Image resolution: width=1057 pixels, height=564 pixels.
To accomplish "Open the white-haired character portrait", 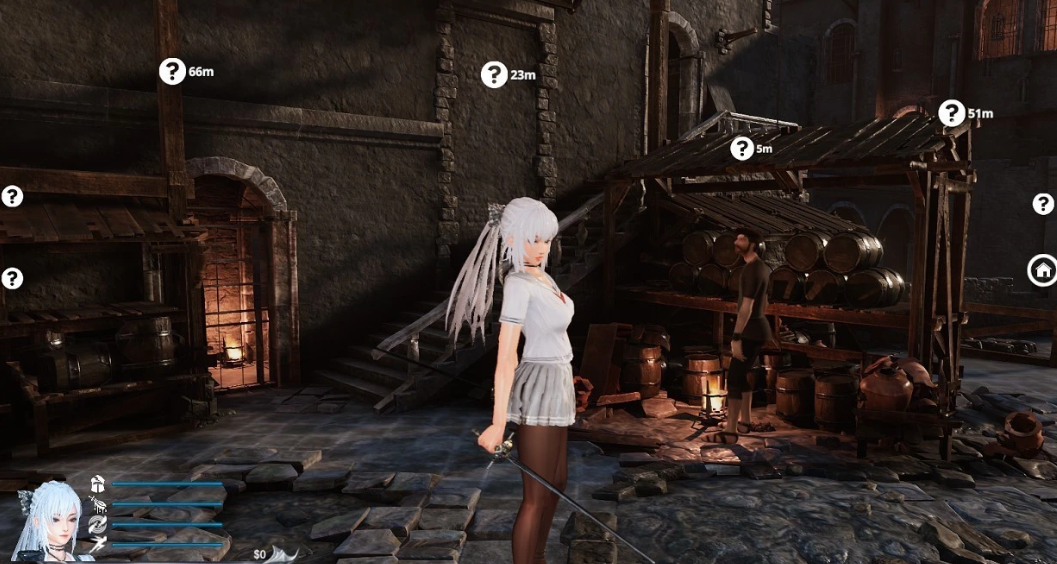I will pyautogui.click(x=48, y=519).
